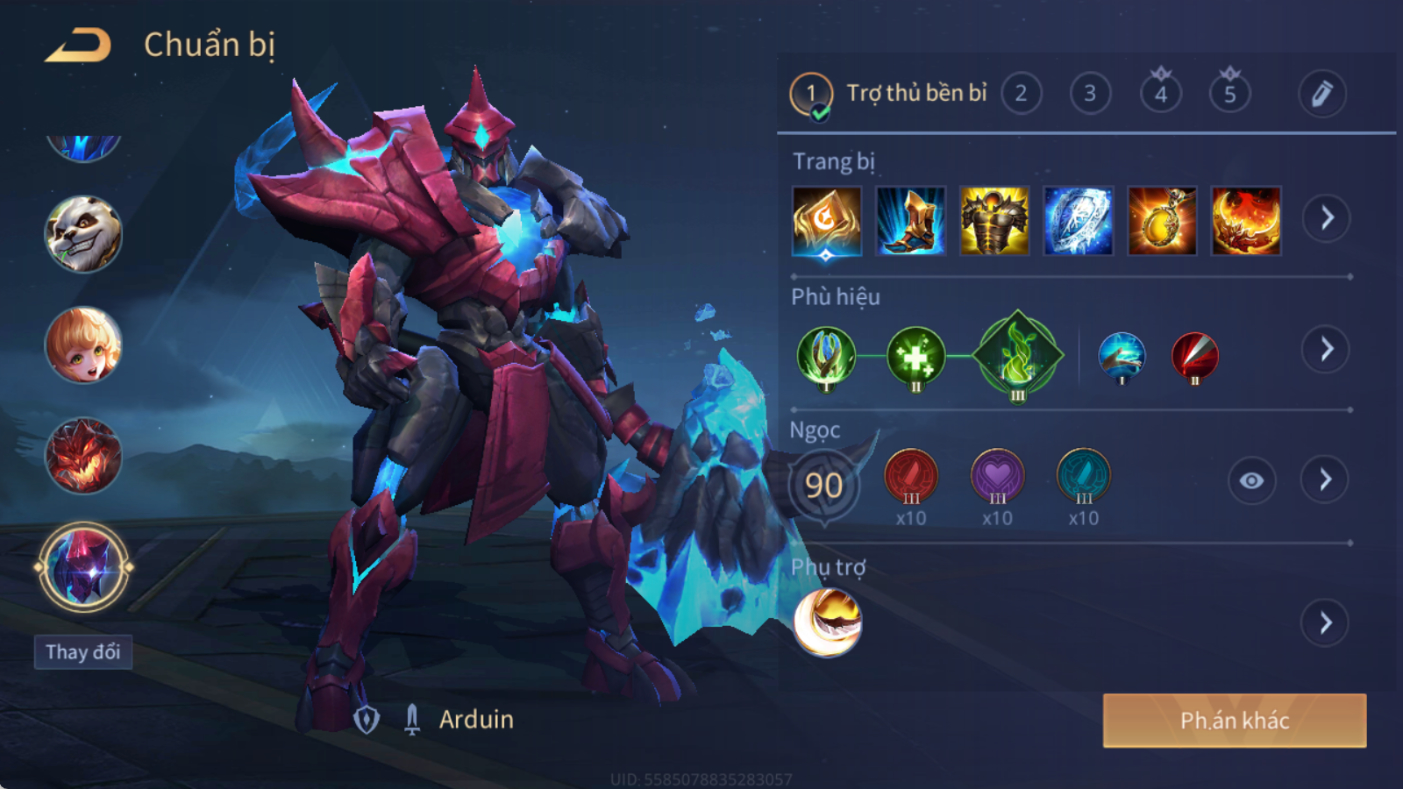Viewport: 1403px width, 789px height.
Task: Edit preset name with pencil icon
Action: tap(1321, 94)
